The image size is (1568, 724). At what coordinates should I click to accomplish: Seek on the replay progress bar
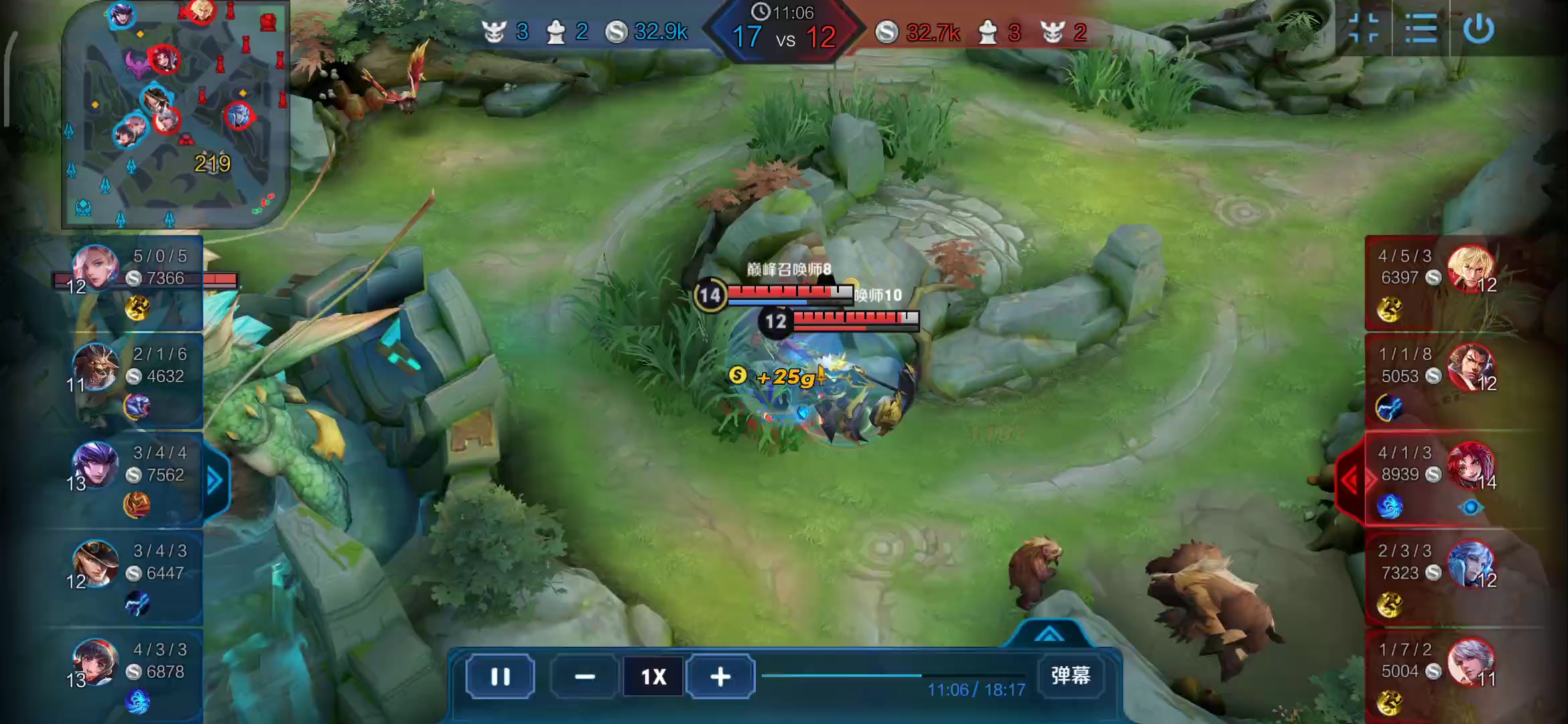tap(893, 675)
